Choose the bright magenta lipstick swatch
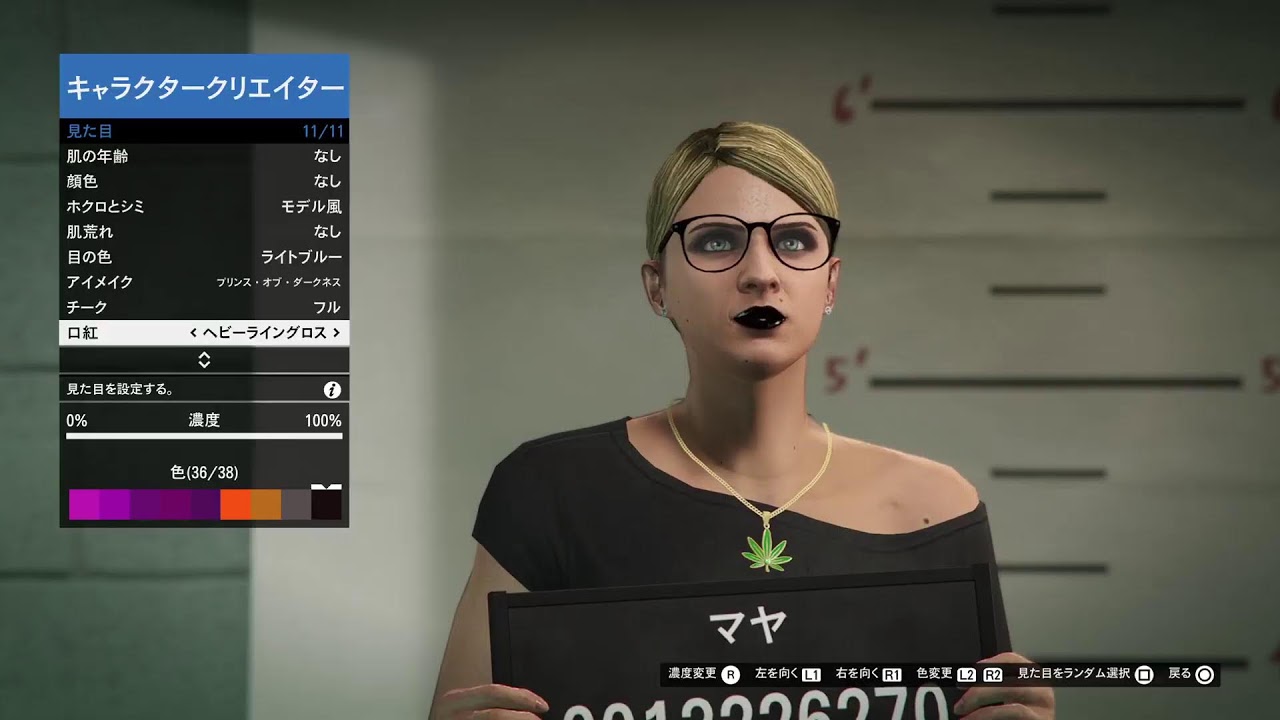The image size is (1280, 720). tap(84, 505)
